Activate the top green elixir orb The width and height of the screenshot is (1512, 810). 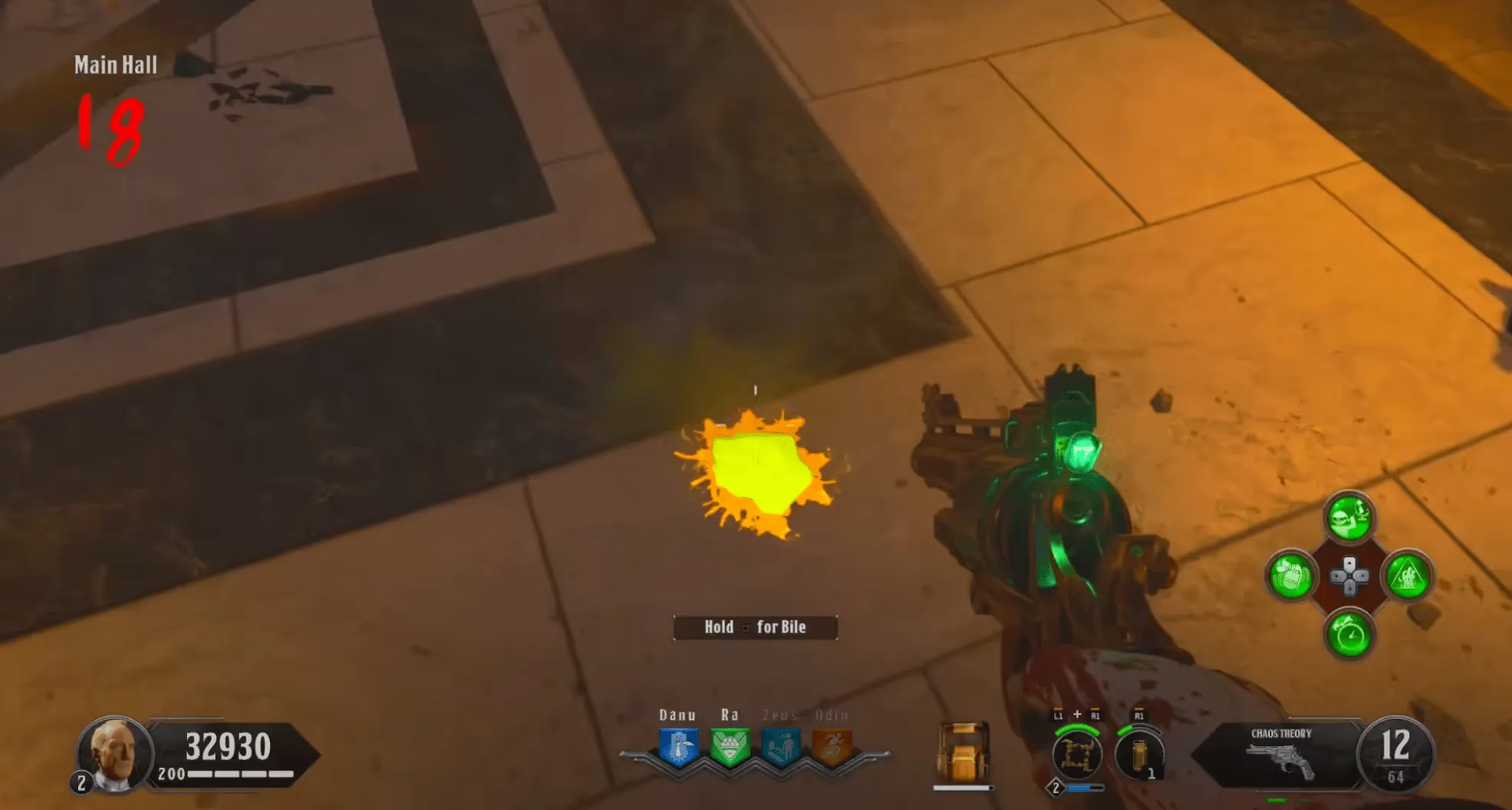click(1349, 518)
